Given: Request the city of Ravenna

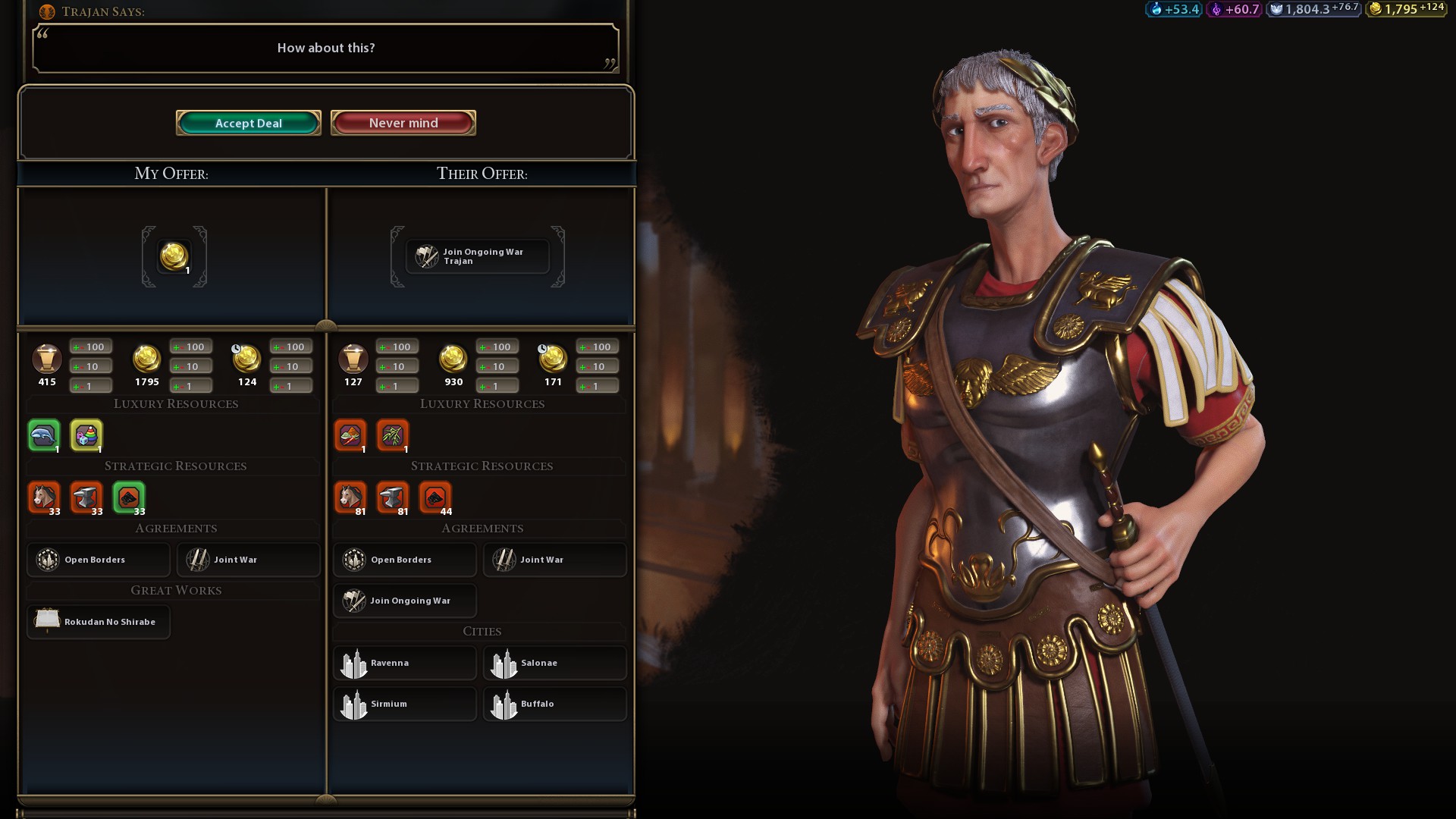Looking at the screenshot, I should point(404,663).
